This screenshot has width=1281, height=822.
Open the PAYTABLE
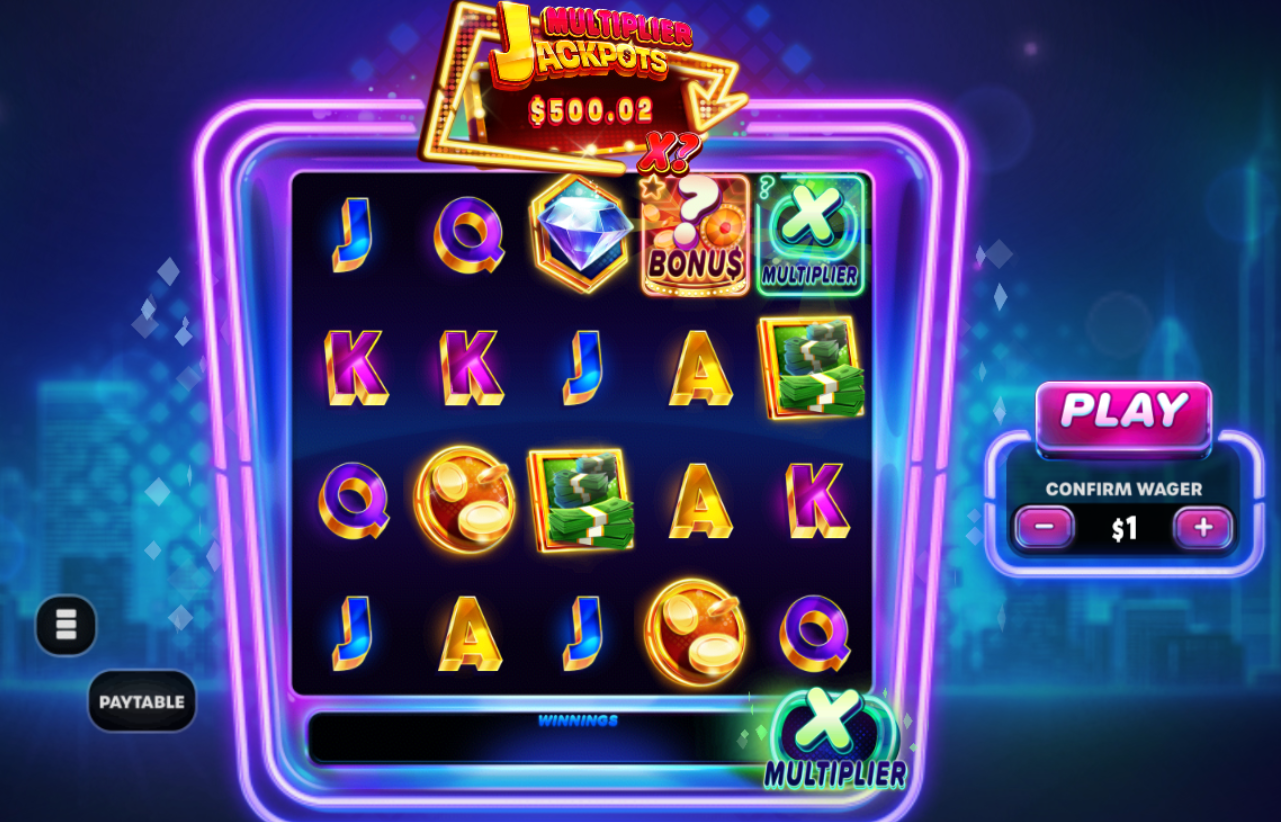141,700
